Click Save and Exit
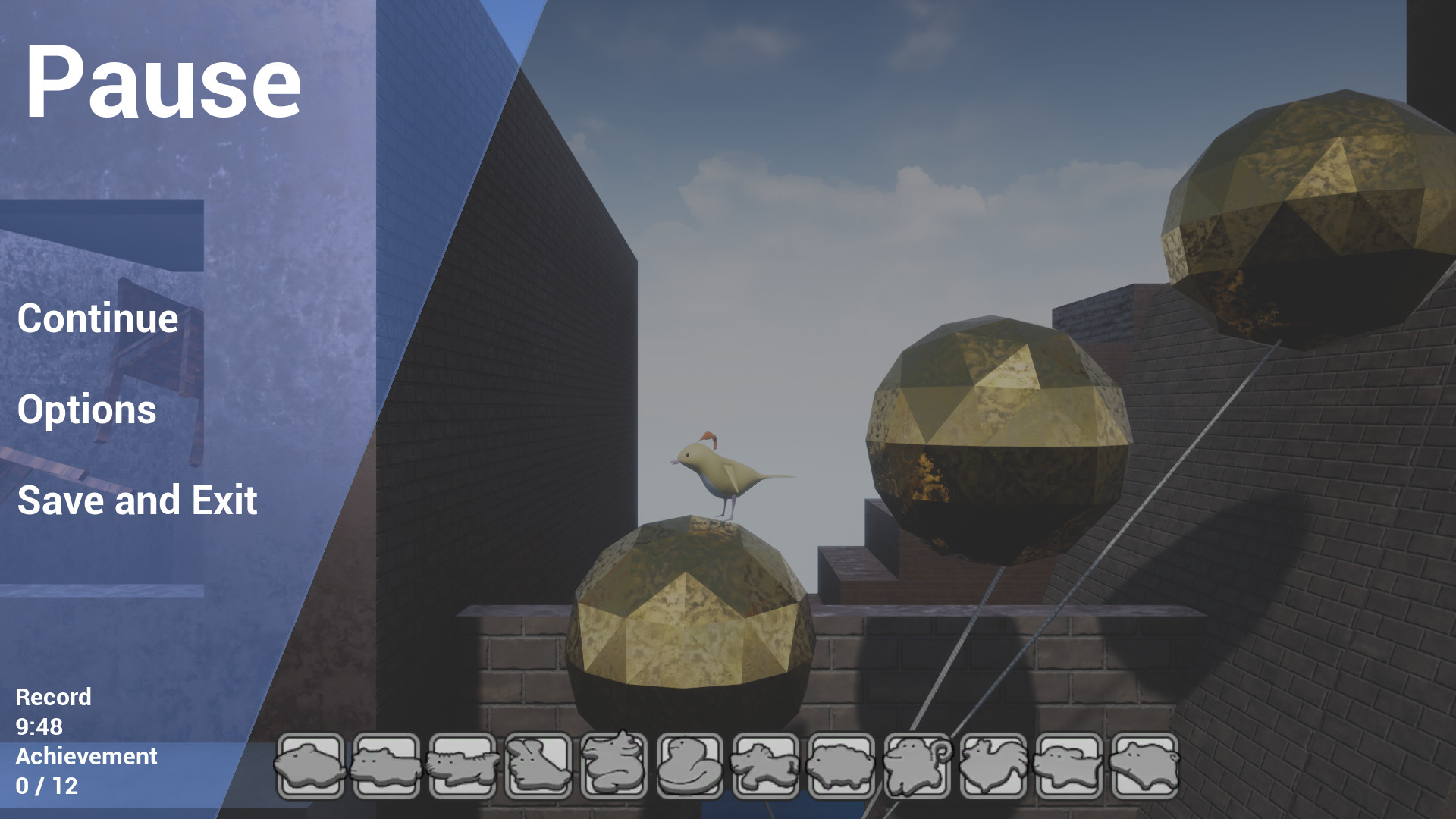Screen dimensions: 1456x819 137,500
